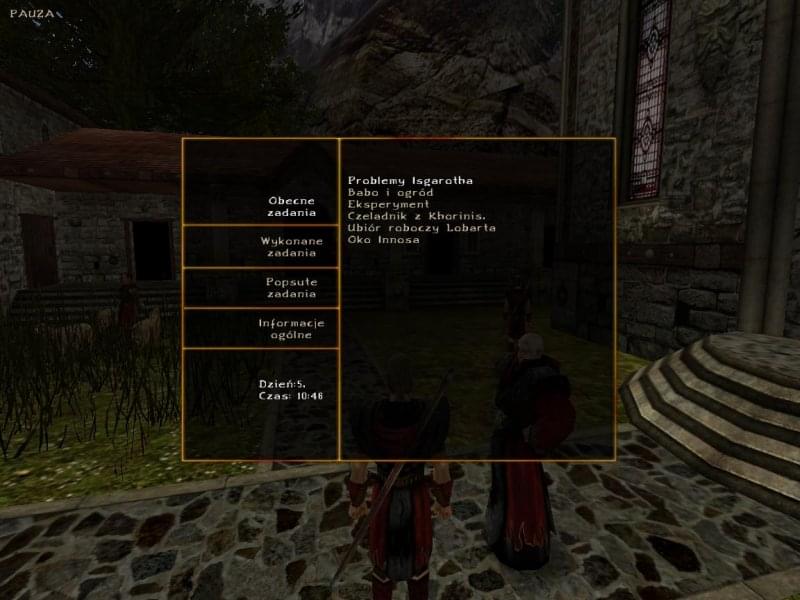Open the Problemy Isgarotha quest entry
The height and width of the screenshot is (600, 800).
(410, 180)
